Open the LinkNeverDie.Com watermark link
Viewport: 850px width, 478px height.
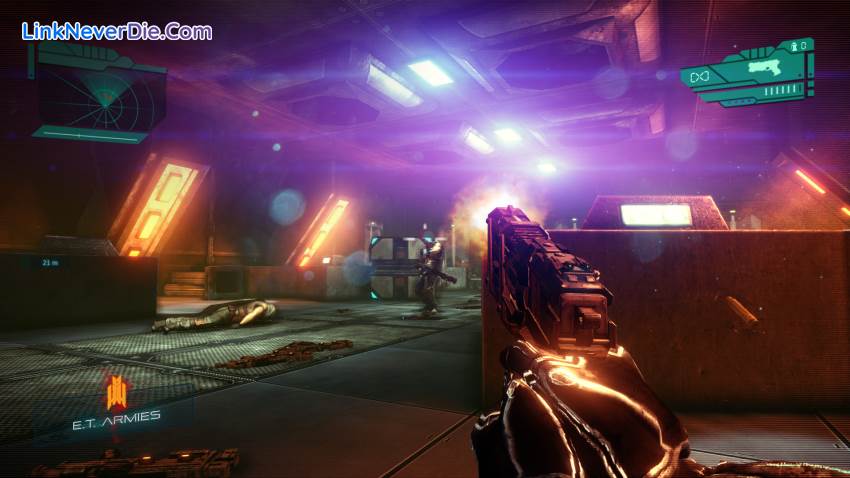[x=116, y=31]
